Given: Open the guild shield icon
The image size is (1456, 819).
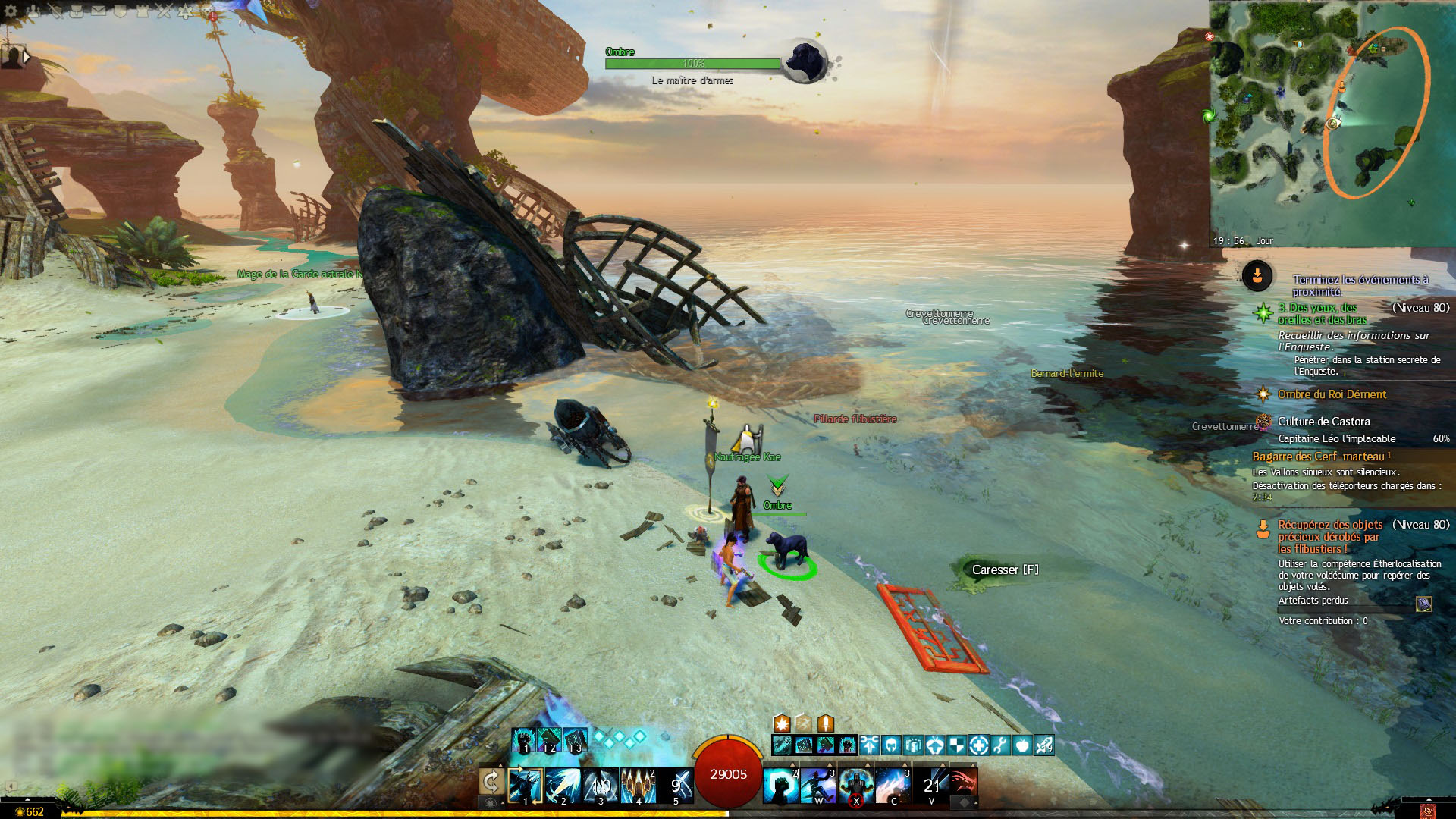Looking at the screenshot, I should [x=120, y=11].
